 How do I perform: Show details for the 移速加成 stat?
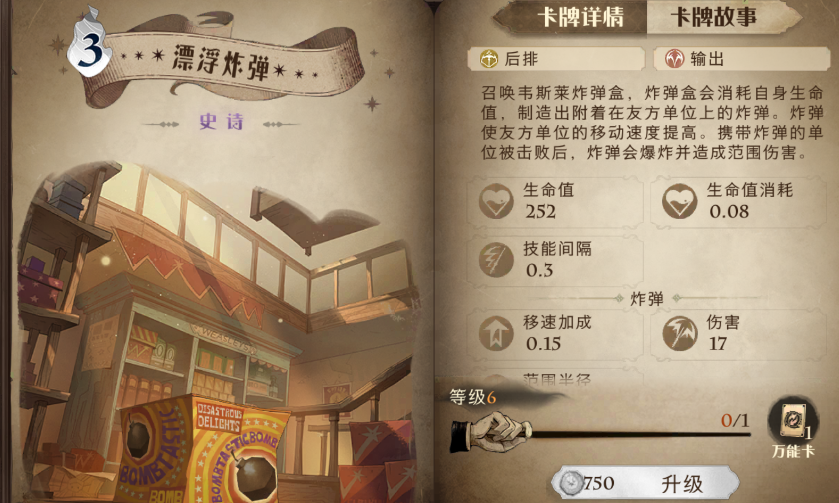point(557,333)
